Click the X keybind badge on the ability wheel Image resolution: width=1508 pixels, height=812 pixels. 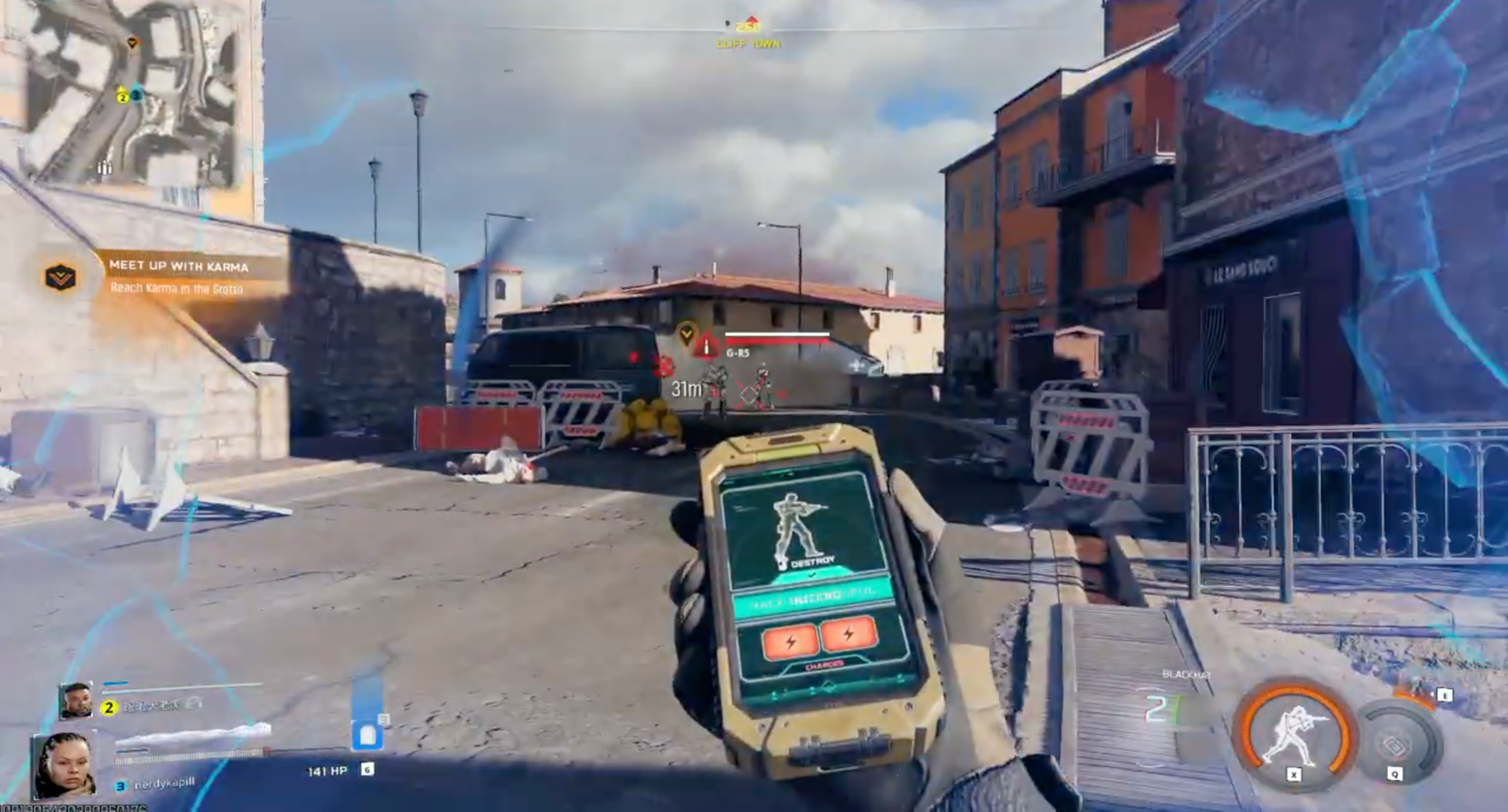pos(1293,774)
